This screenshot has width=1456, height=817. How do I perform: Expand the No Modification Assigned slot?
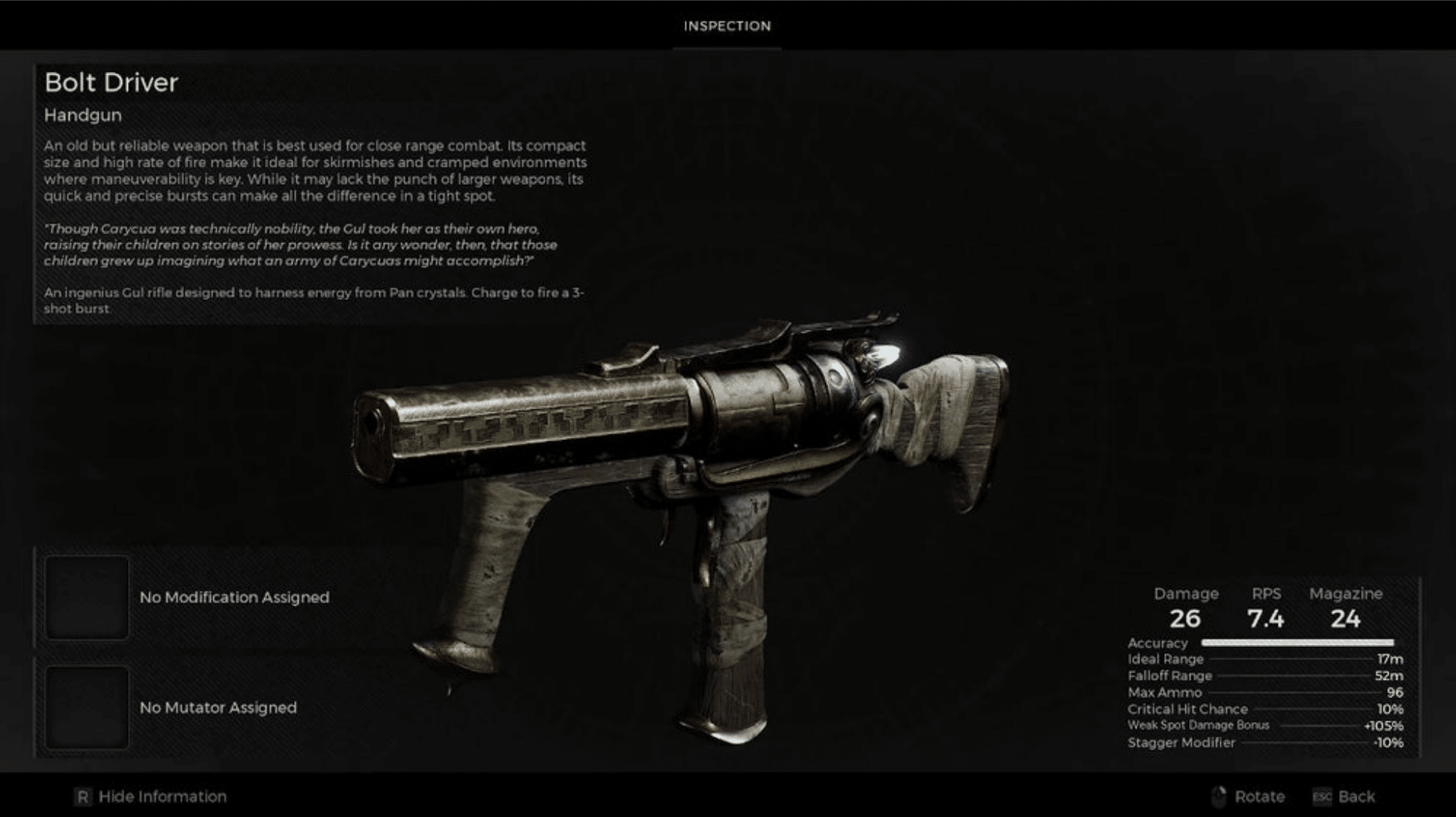point(234,597)
